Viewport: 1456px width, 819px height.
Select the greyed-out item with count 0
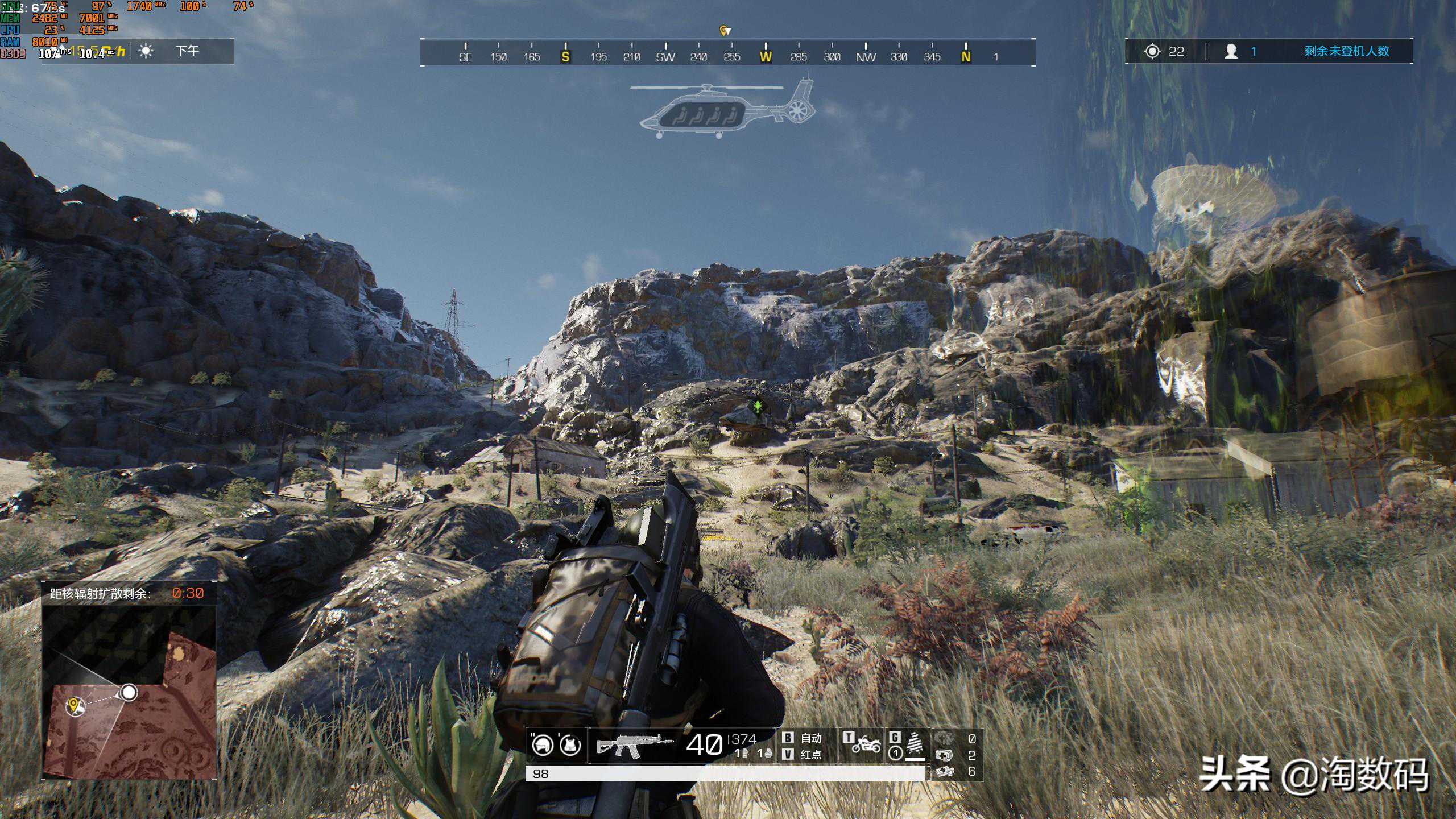tap(945, 738)
